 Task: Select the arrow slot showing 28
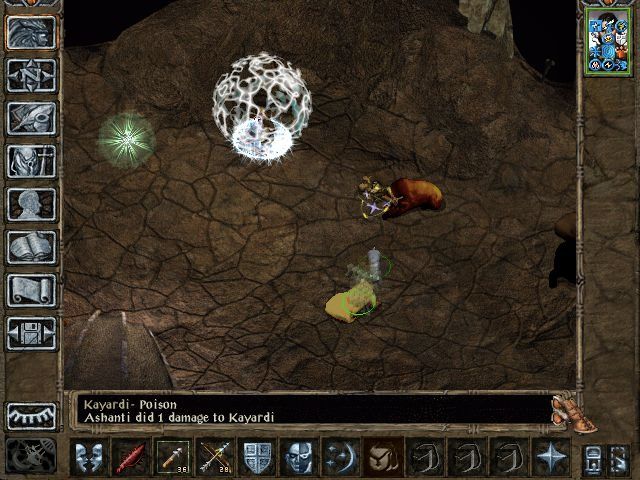coord(215,457)
